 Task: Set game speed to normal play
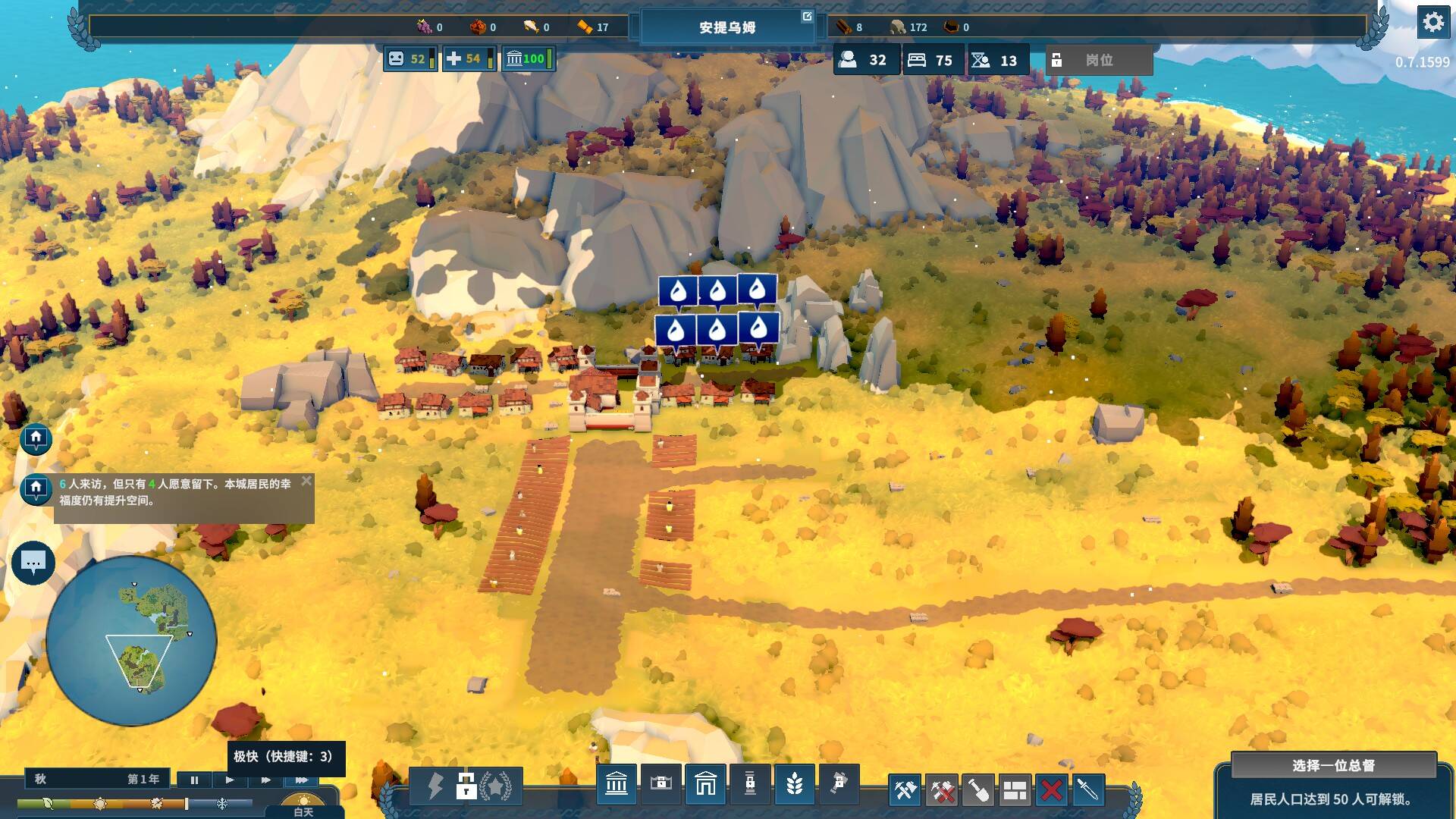coord(230,780)
